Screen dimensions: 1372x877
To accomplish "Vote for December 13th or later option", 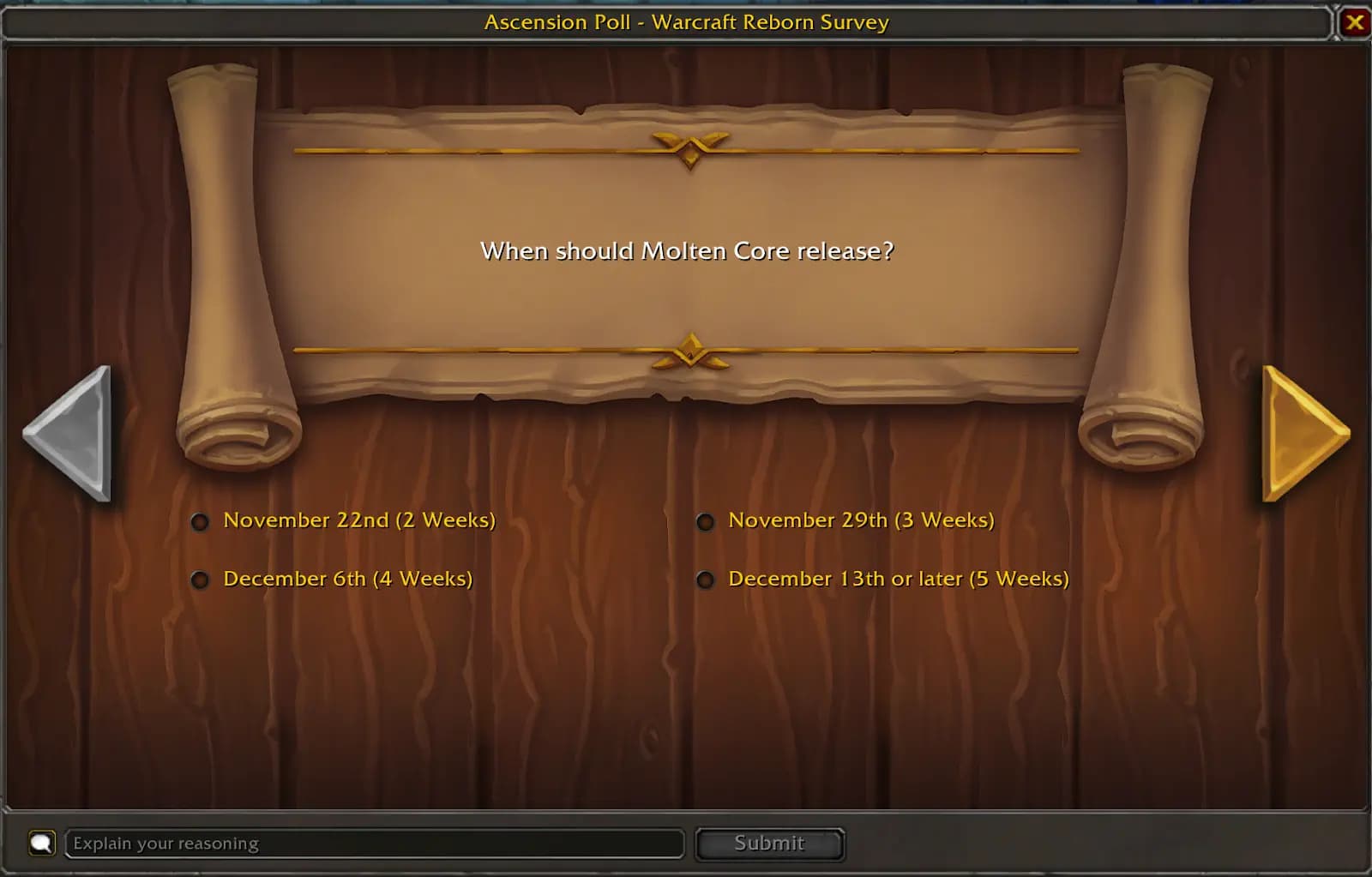I will 706,580.
